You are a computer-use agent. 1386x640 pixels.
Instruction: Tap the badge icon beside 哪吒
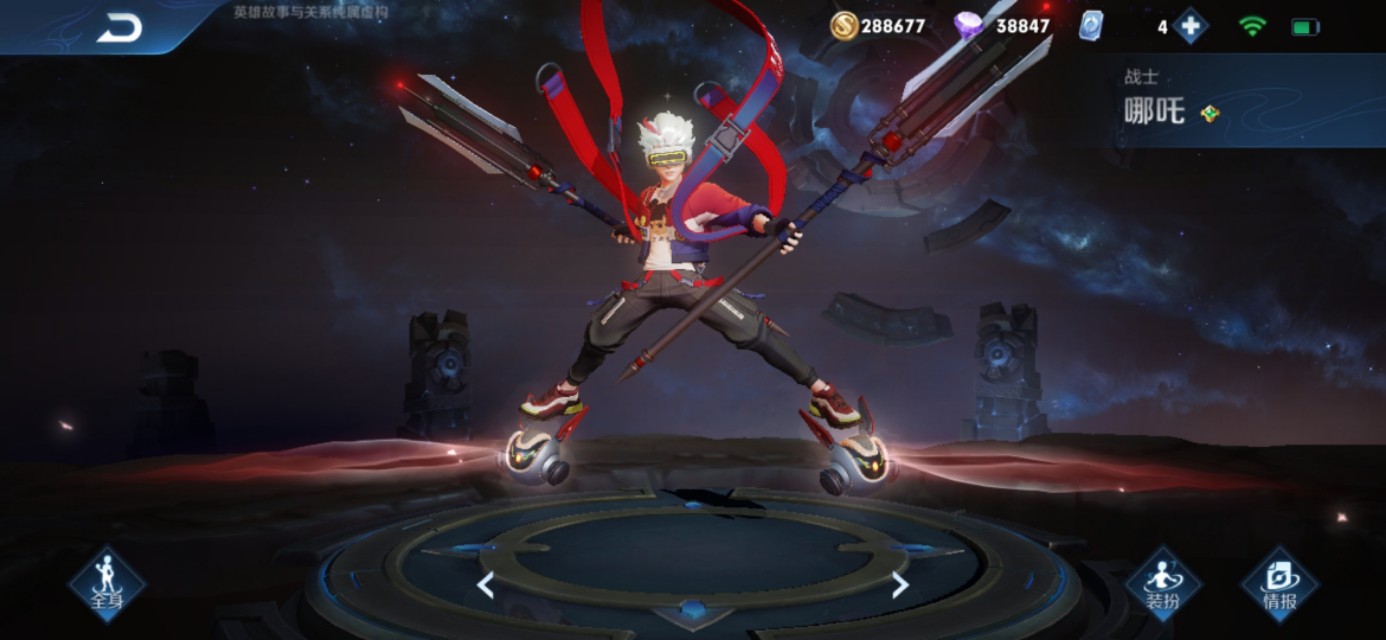[1210, 113]
